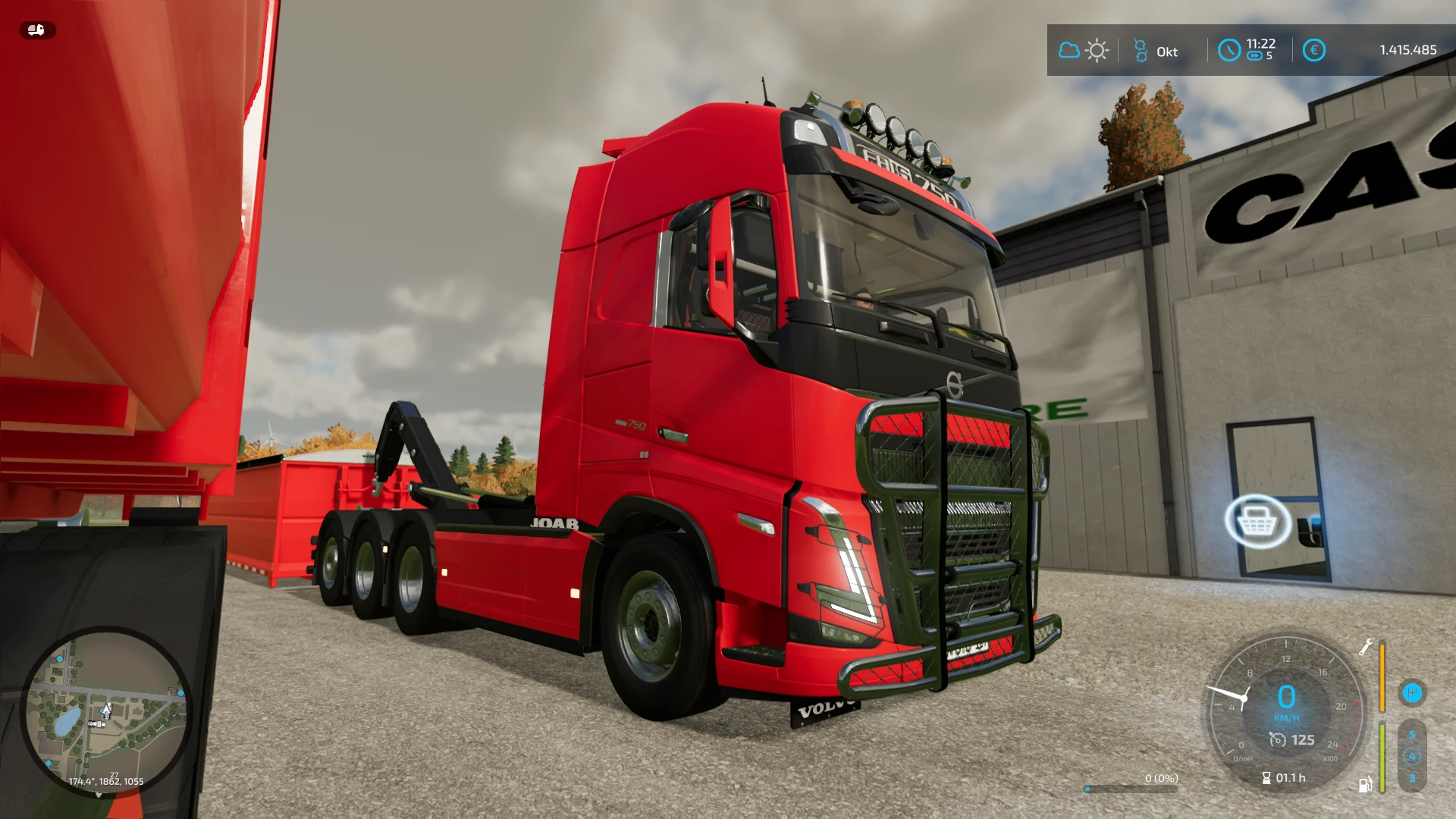
Task: Click the fill level progress bar 0%
Action: tap(1131, 789)
